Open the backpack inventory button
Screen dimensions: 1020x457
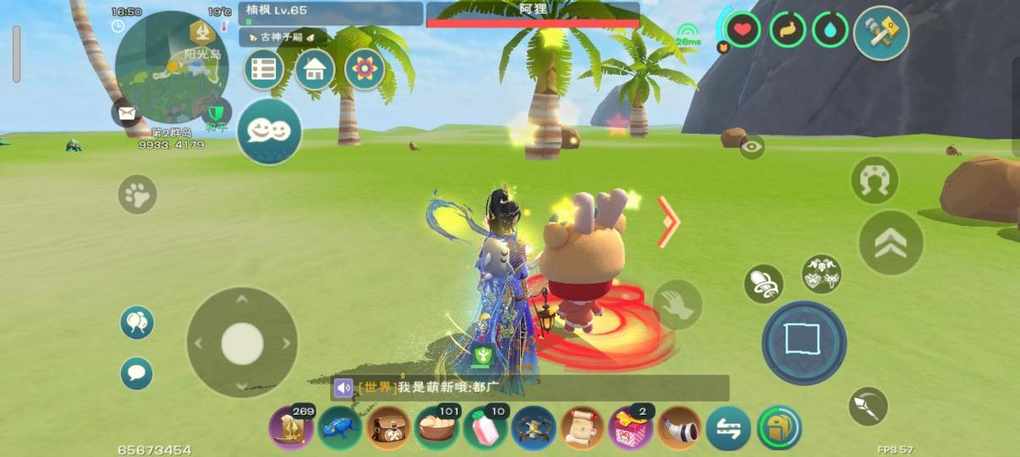(778, 428)
